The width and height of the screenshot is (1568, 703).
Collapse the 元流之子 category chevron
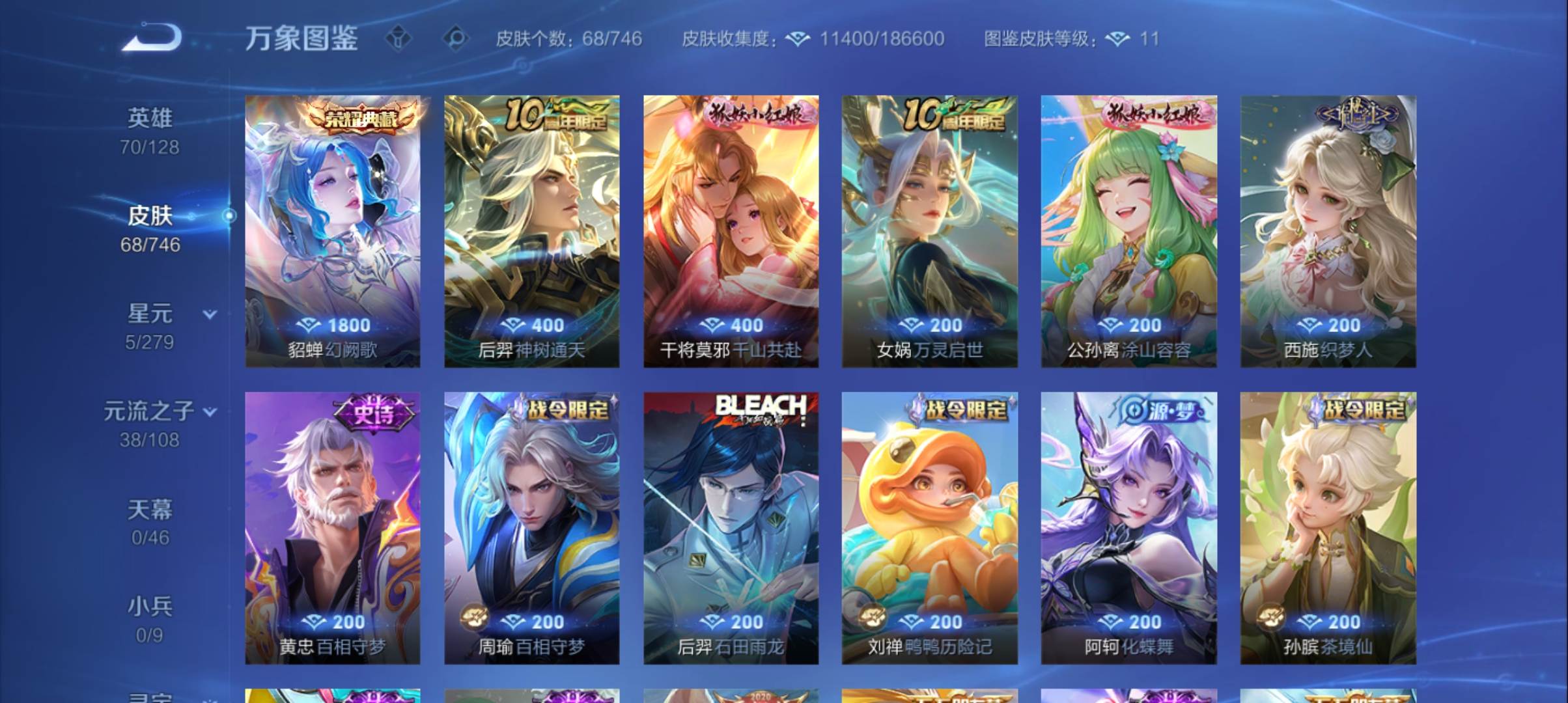(209, 411)
